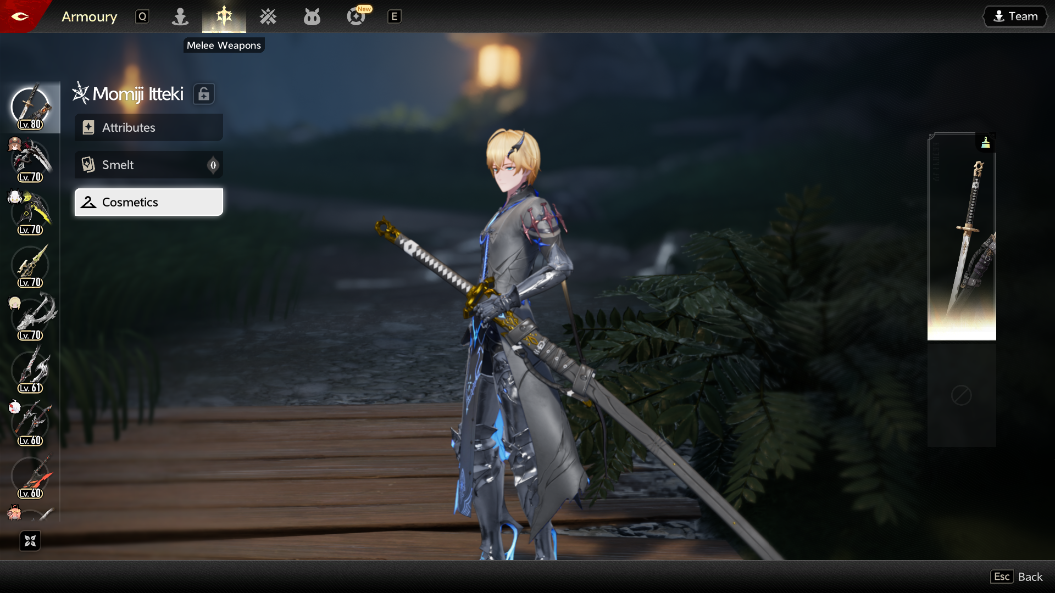This screenshot has width=1055, height=593.
Task: Select the empty cosmetic slot with the prohibited symbol
Action: coord(961,397)
